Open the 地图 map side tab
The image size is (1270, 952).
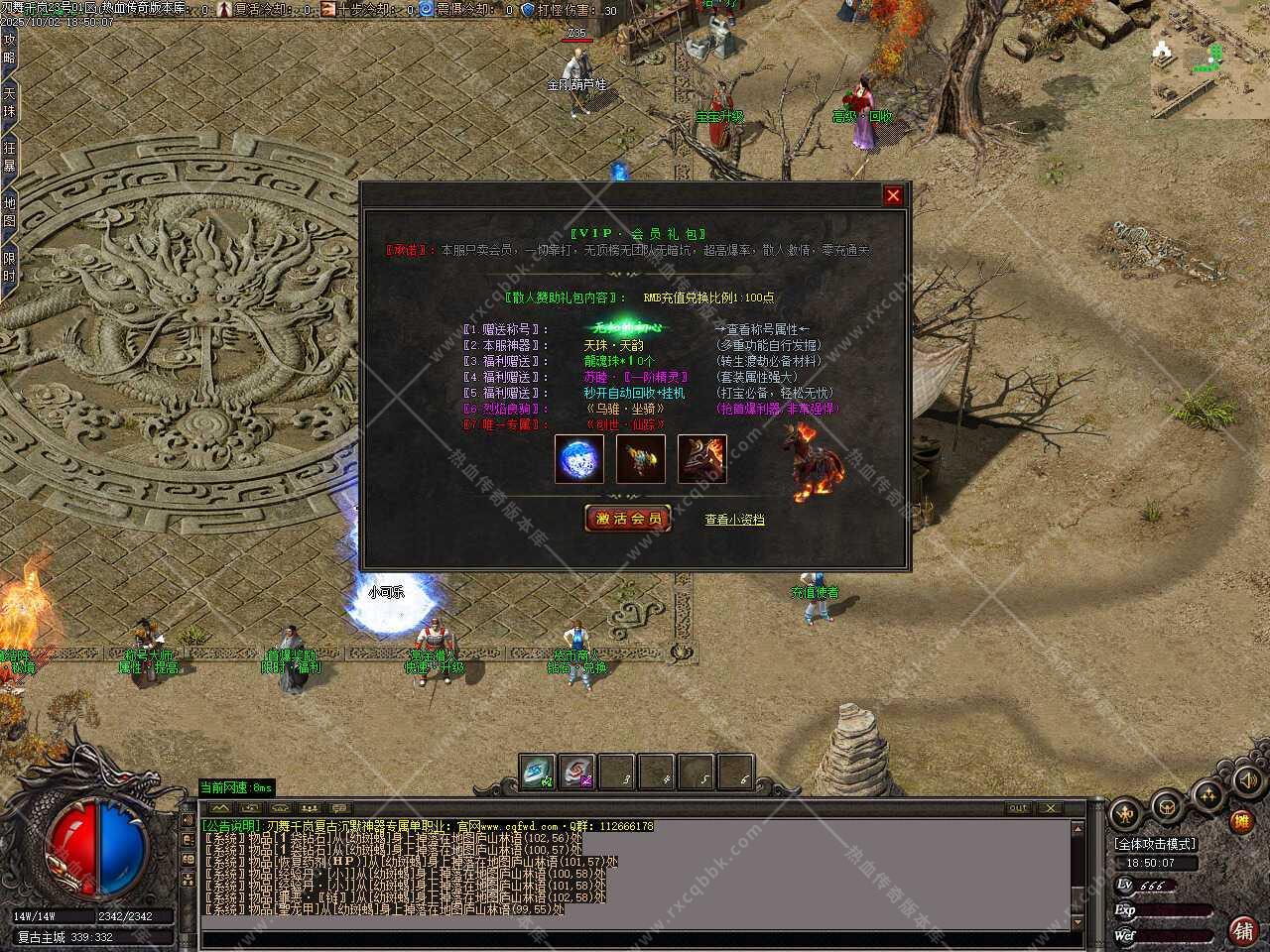(9, 212)
